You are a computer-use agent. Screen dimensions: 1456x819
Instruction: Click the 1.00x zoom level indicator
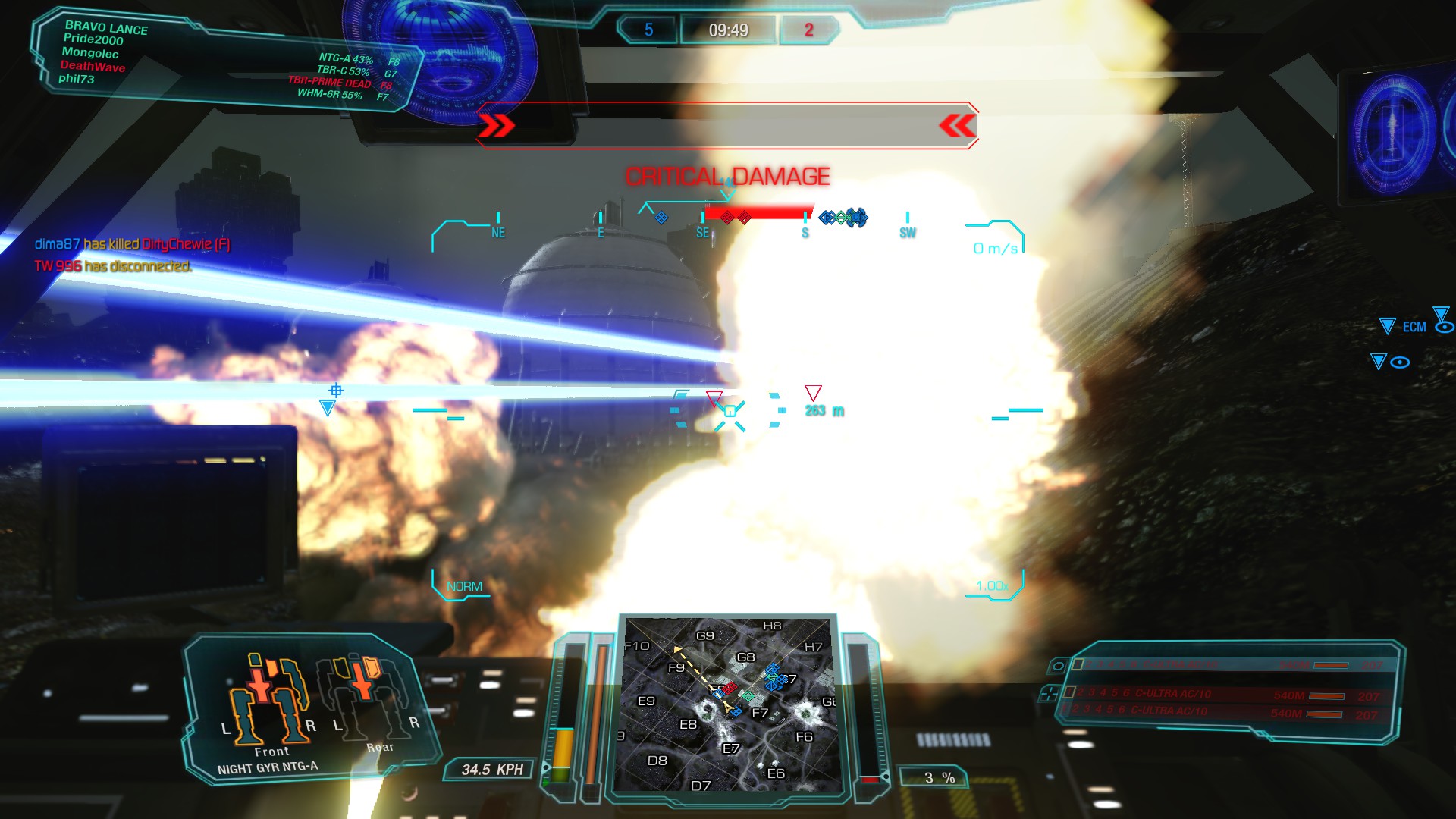pyautogui.click(x=992, y=586)
